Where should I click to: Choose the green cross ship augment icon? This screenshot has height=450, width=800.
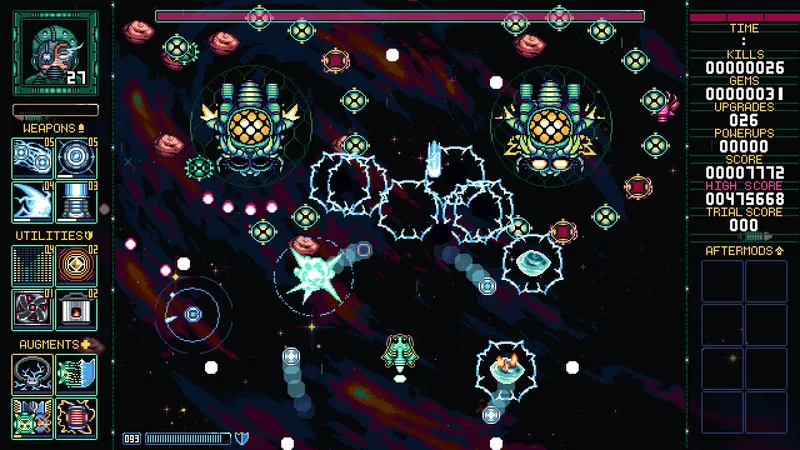pyautogui.click(x=31, y=417)
